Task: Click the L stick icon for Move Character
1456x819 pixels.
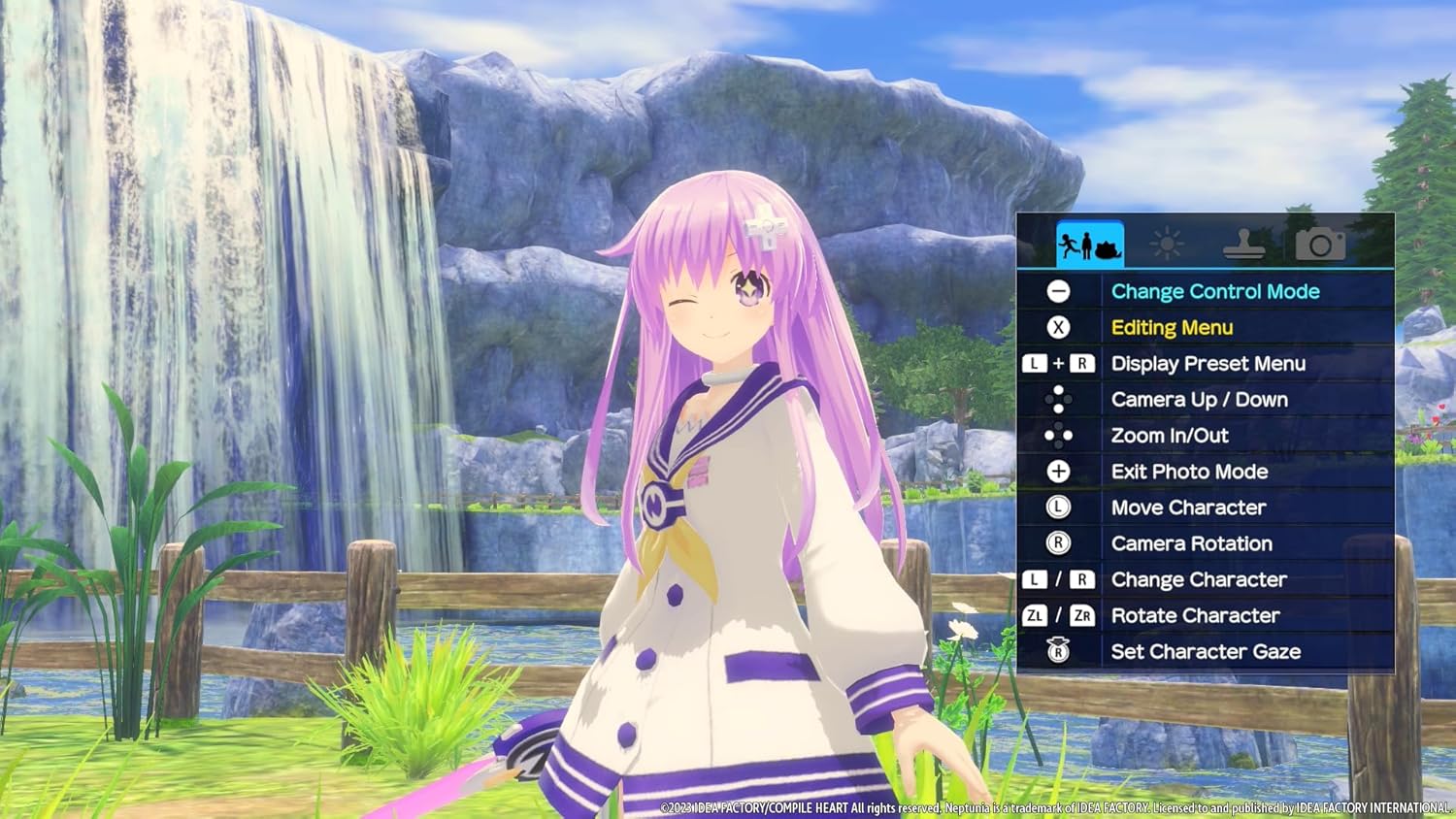Action: click(x=1058, y=508)
